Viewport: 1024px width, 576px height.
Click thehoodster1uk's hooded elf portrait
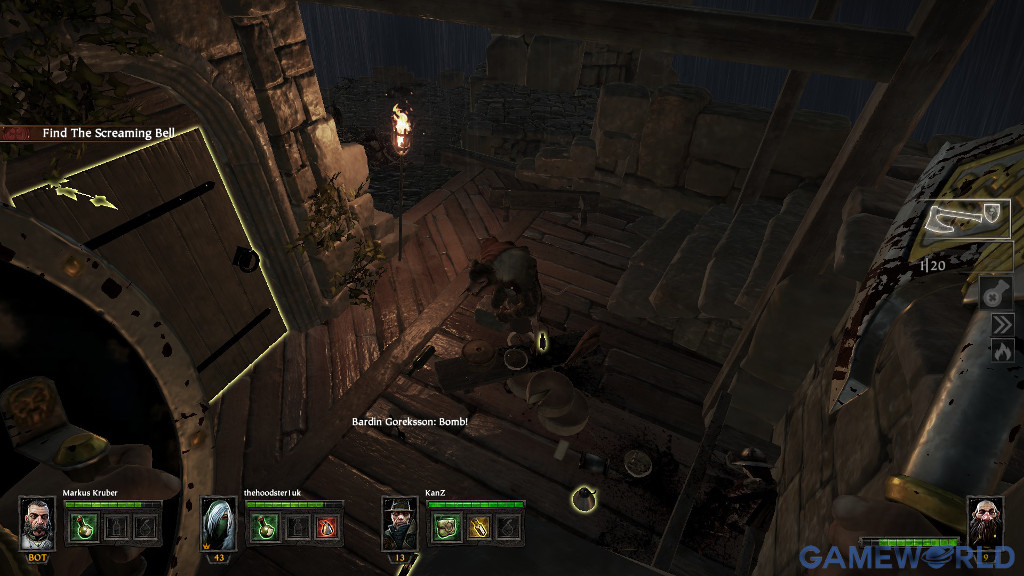pos(219,520)
